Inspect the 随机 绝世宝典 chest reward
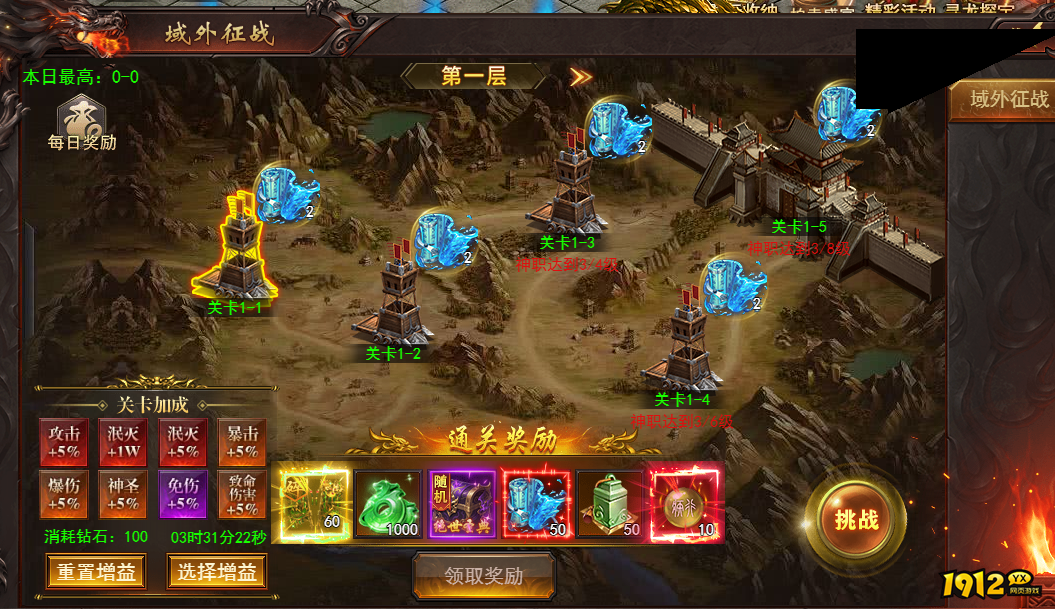This screenshot has width=1055, height=609. tap(461, 506)
